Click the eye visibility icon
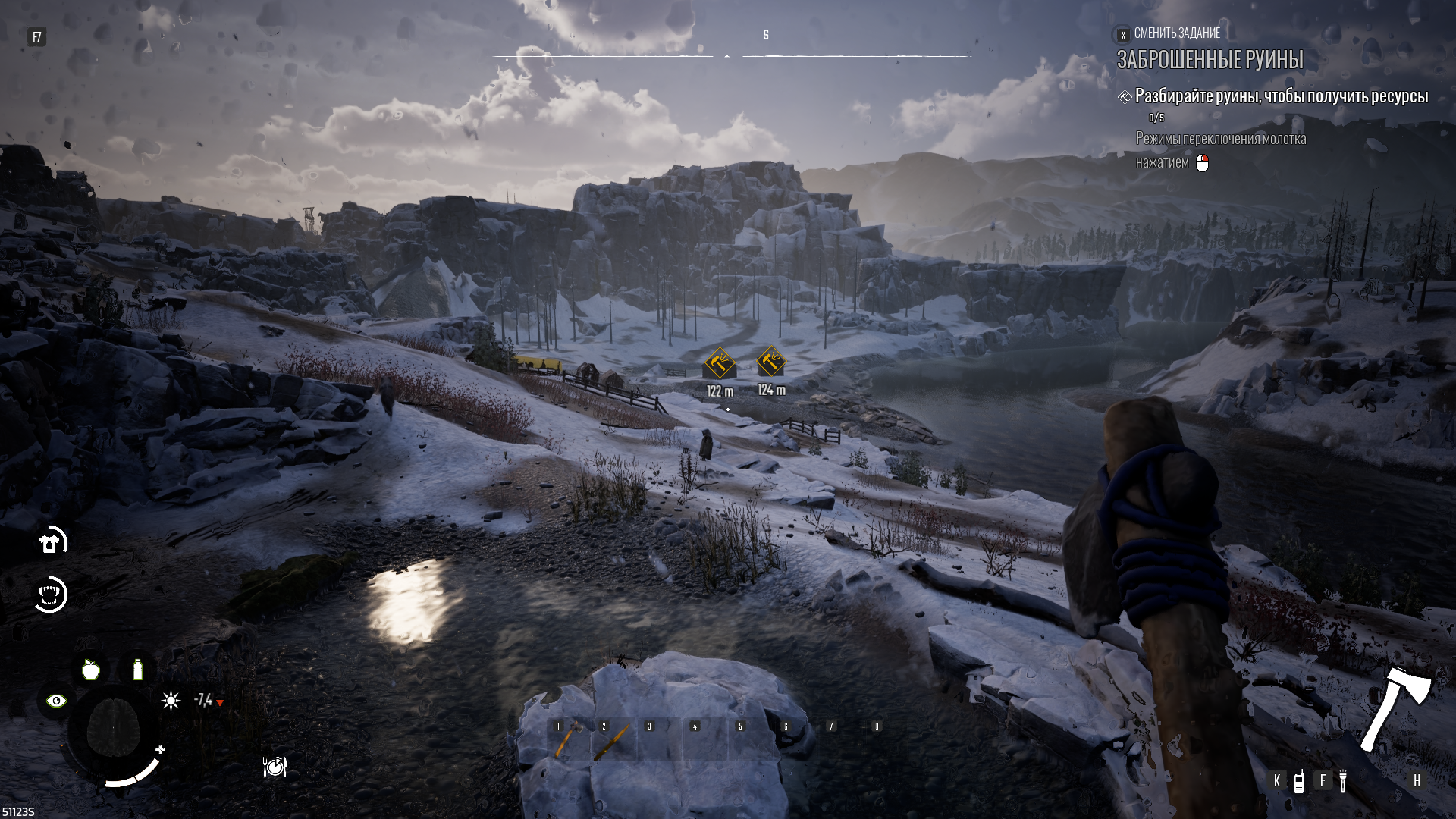The width and height of the screenshot is (1456, 819). point(56,701)
